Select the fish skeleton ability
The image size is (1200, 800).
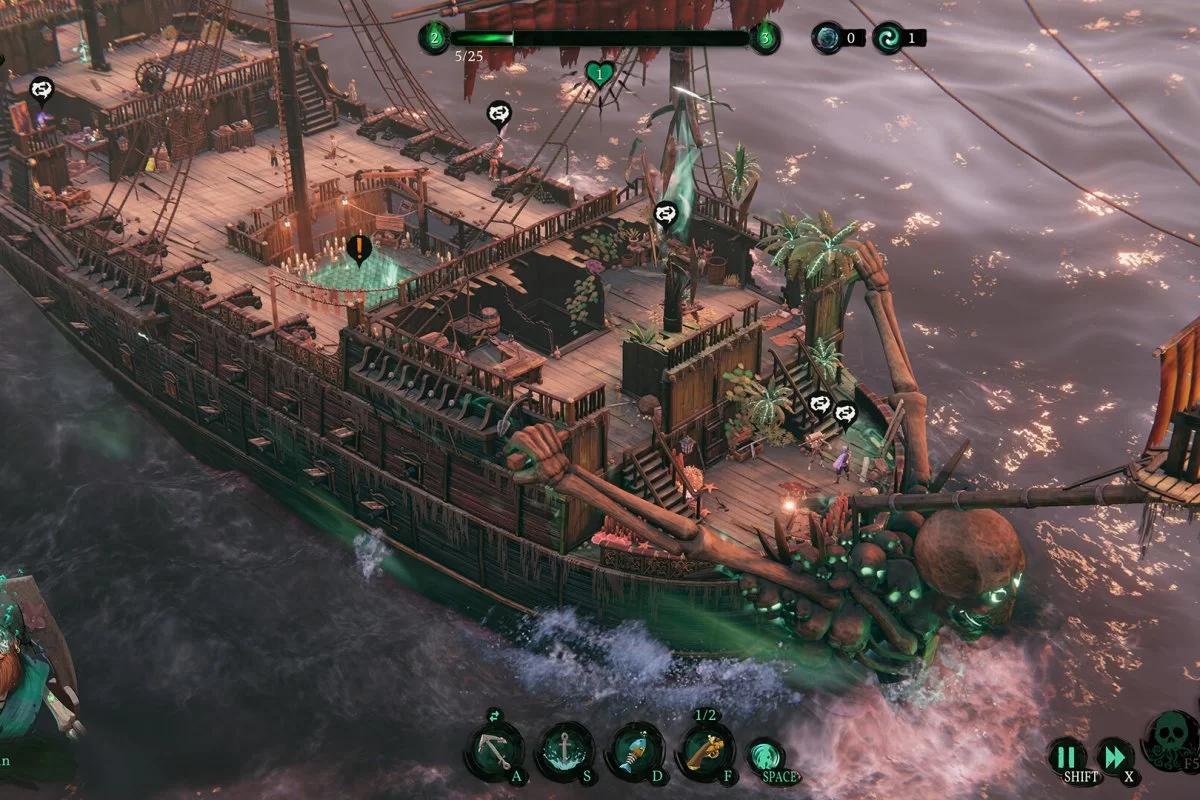636,750
